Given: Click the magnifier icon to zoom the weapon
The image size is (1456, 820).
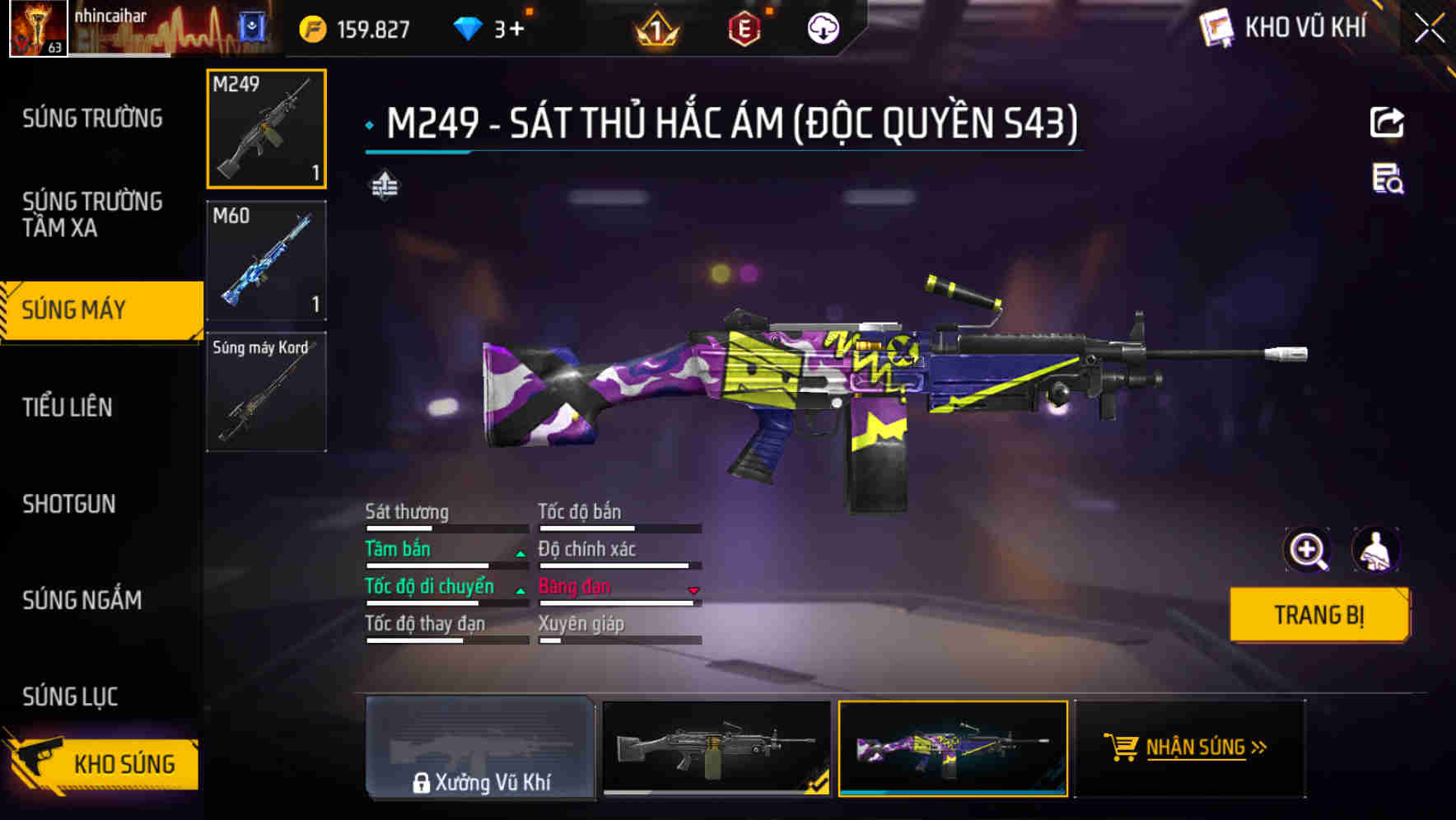Looking at the screenshot, I should (1308, 549).
